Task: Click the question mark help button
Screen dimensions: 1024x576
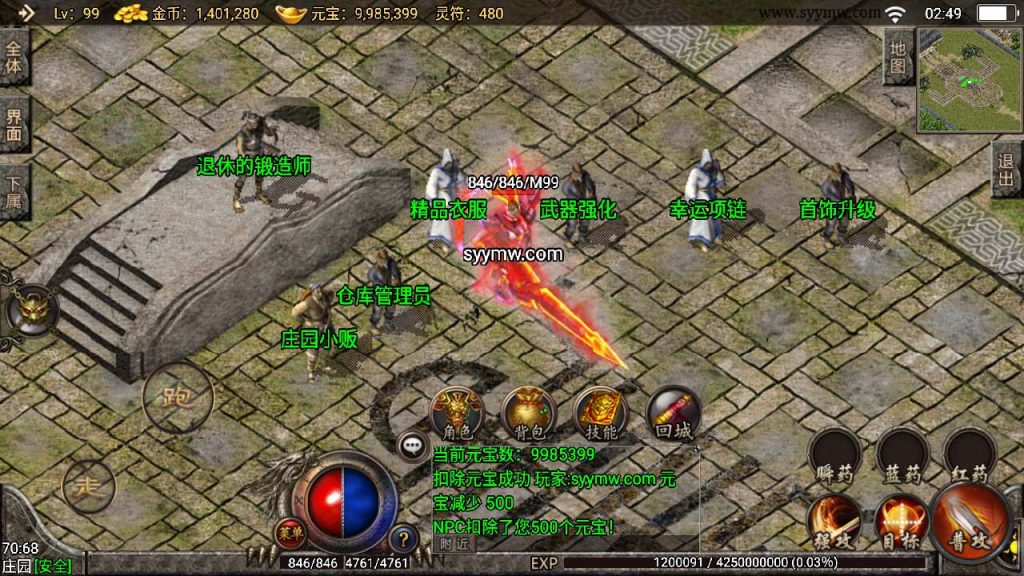Action: click(x=402, y=538)
